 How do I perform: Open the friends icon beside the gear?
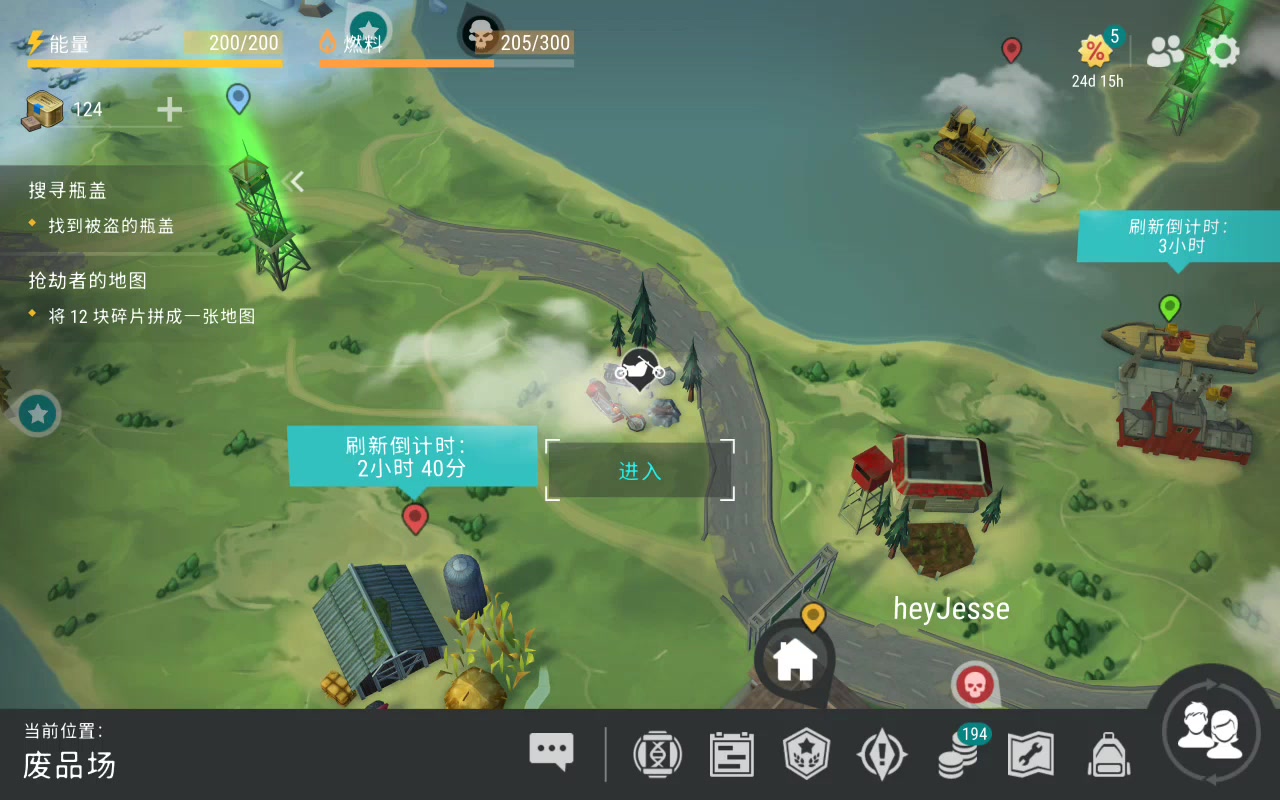(1165, 51)
